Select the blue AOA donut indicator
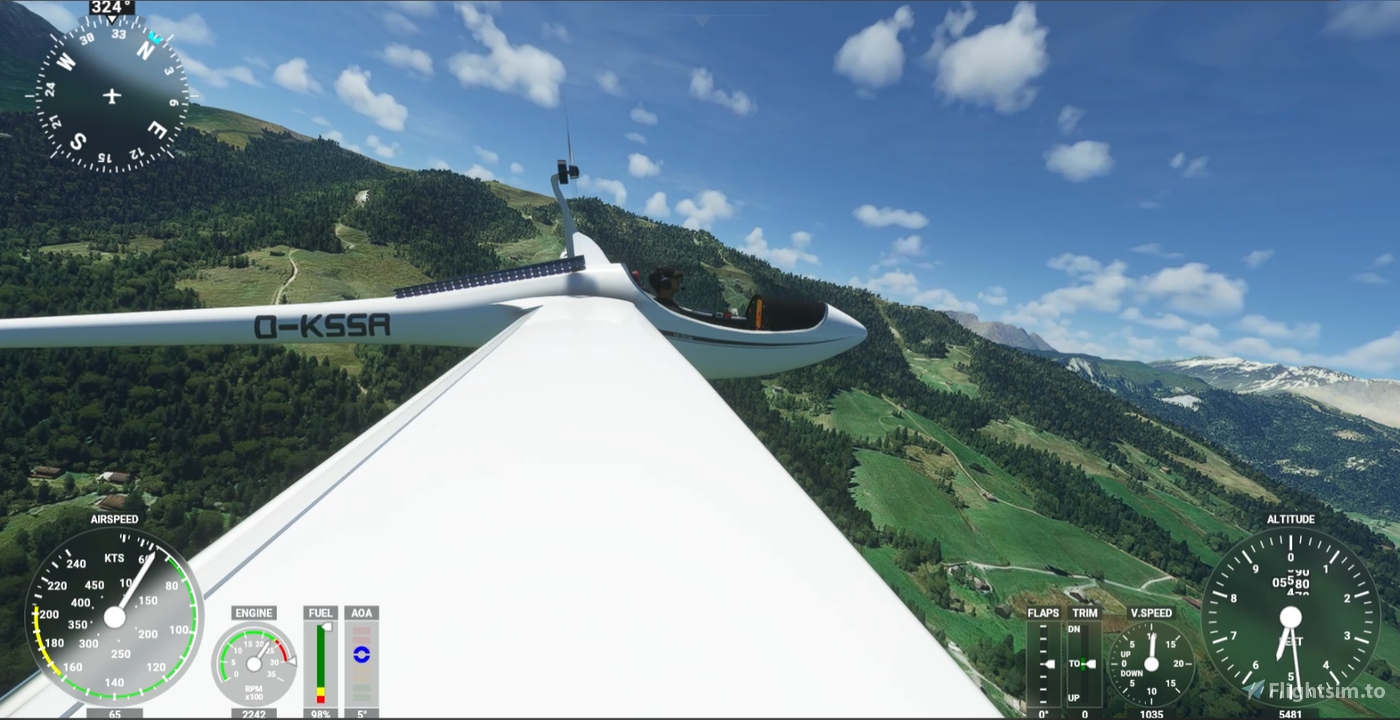Viewport: 1400px width, 720px height. (x=361, y=655)
